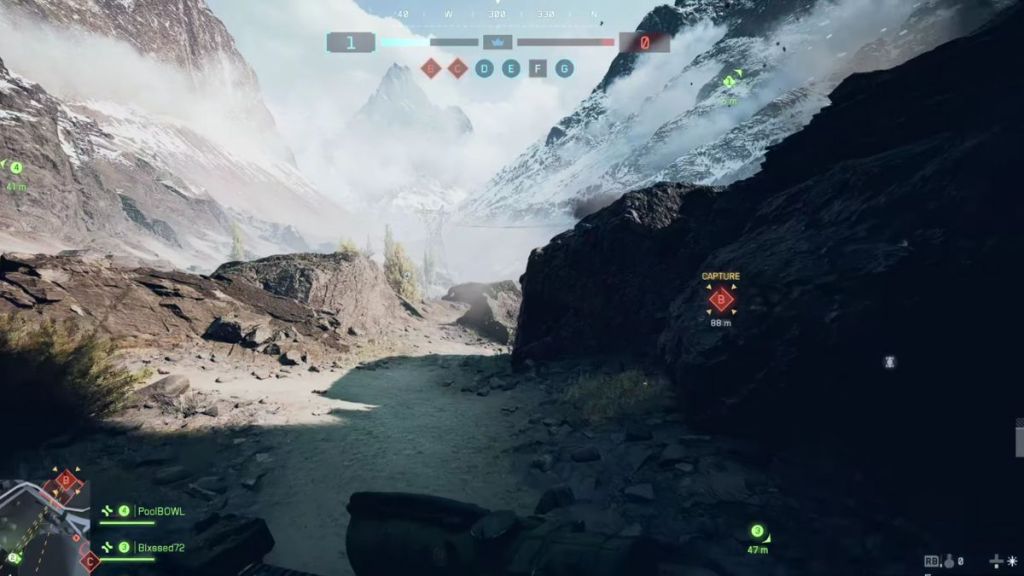The width and height of the screenshot is (1024, 576).
Task: Click the B flag on the minimap
Action: pyautogui.click(x=67, y=481)
